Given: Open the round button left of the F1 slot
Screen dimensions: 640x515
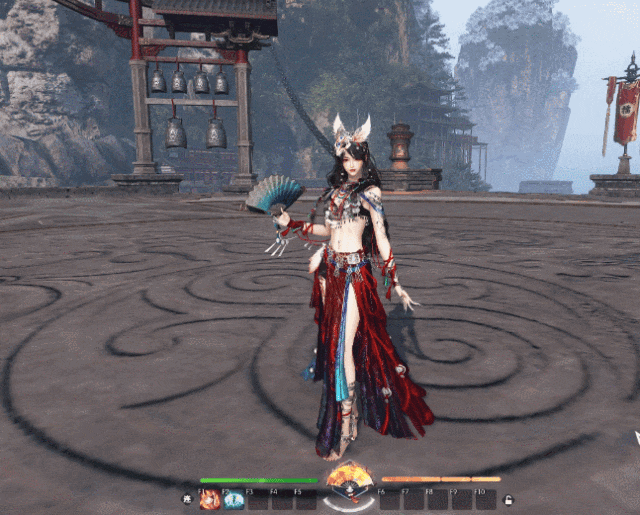Looking at the screenshot, I should tap(187, 499).
